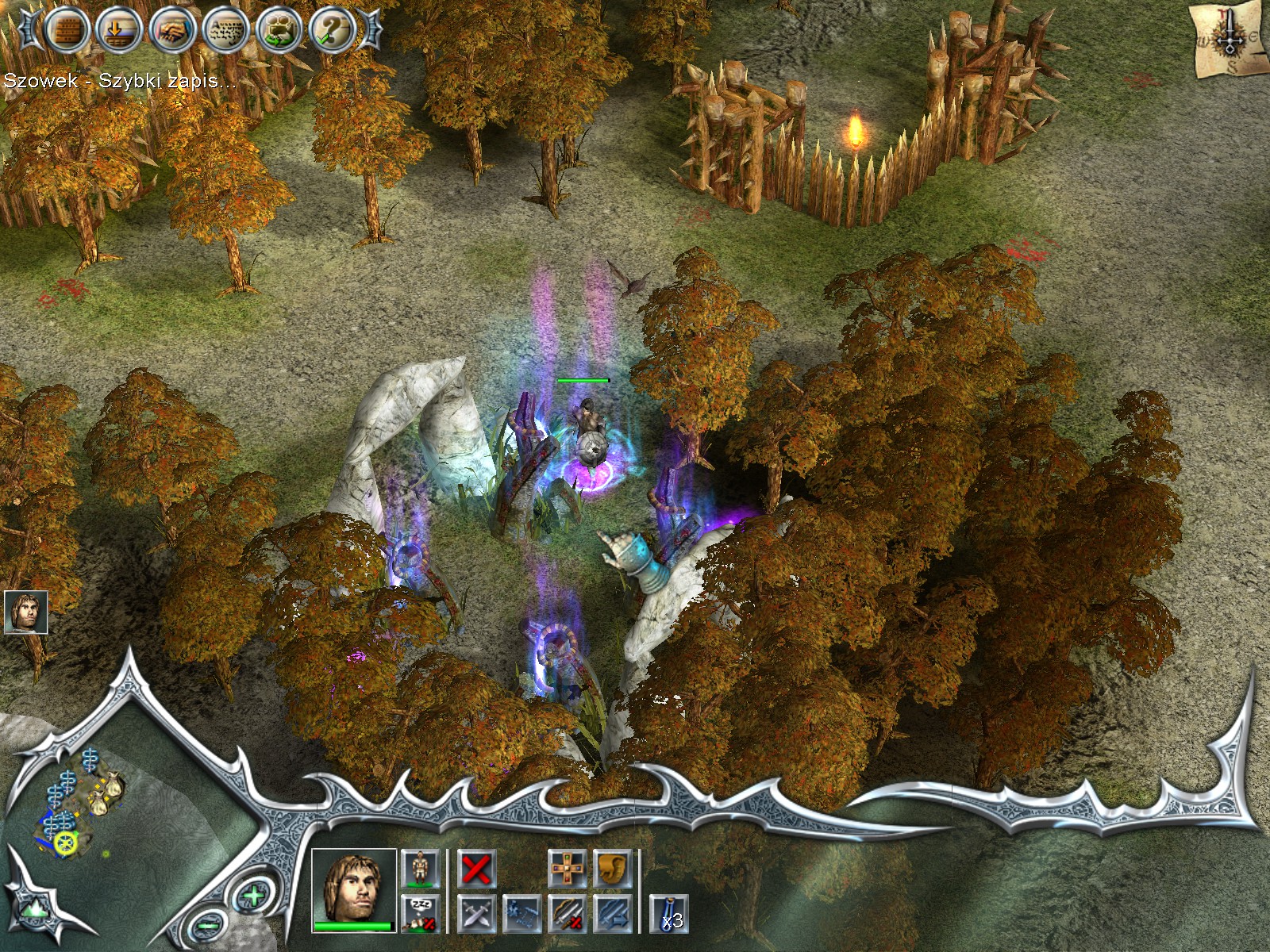This screenshot has width=1270, height=952.
Task: Zoom out the minimap with green minus
Action: coord(206,923)
